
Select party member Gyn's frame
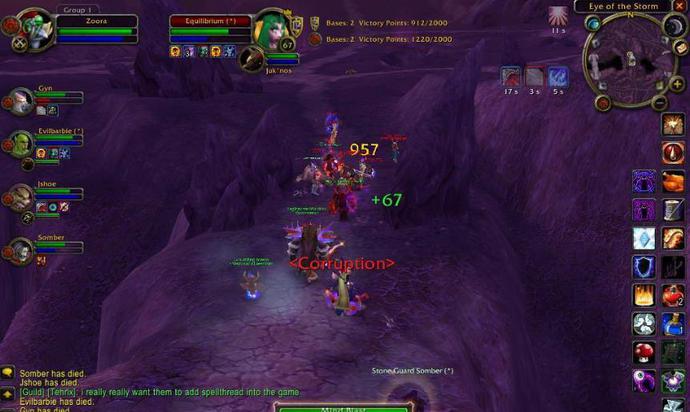pos(20,101)
